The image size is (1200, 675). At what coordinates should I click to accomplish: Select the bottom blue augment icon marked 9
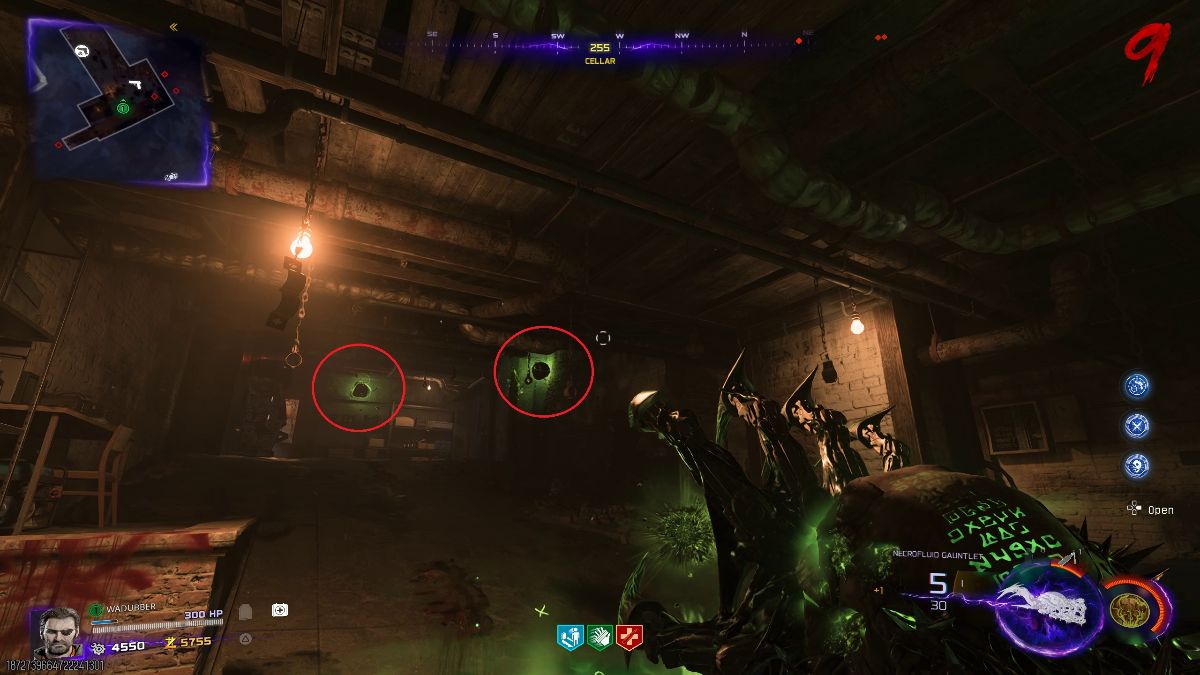(1136, 464)
